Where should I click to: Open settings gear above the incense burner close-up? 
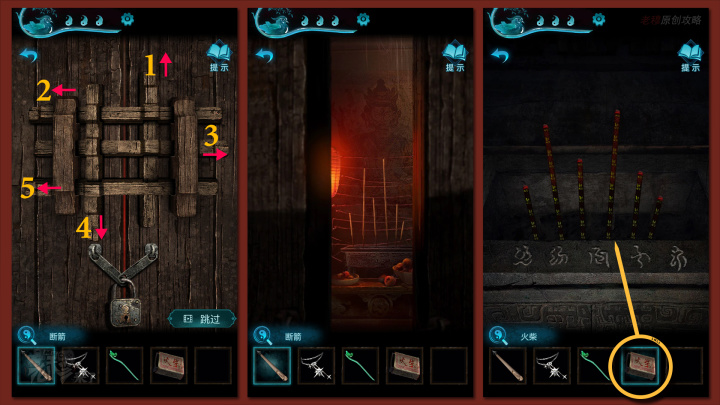coord(363,19)
